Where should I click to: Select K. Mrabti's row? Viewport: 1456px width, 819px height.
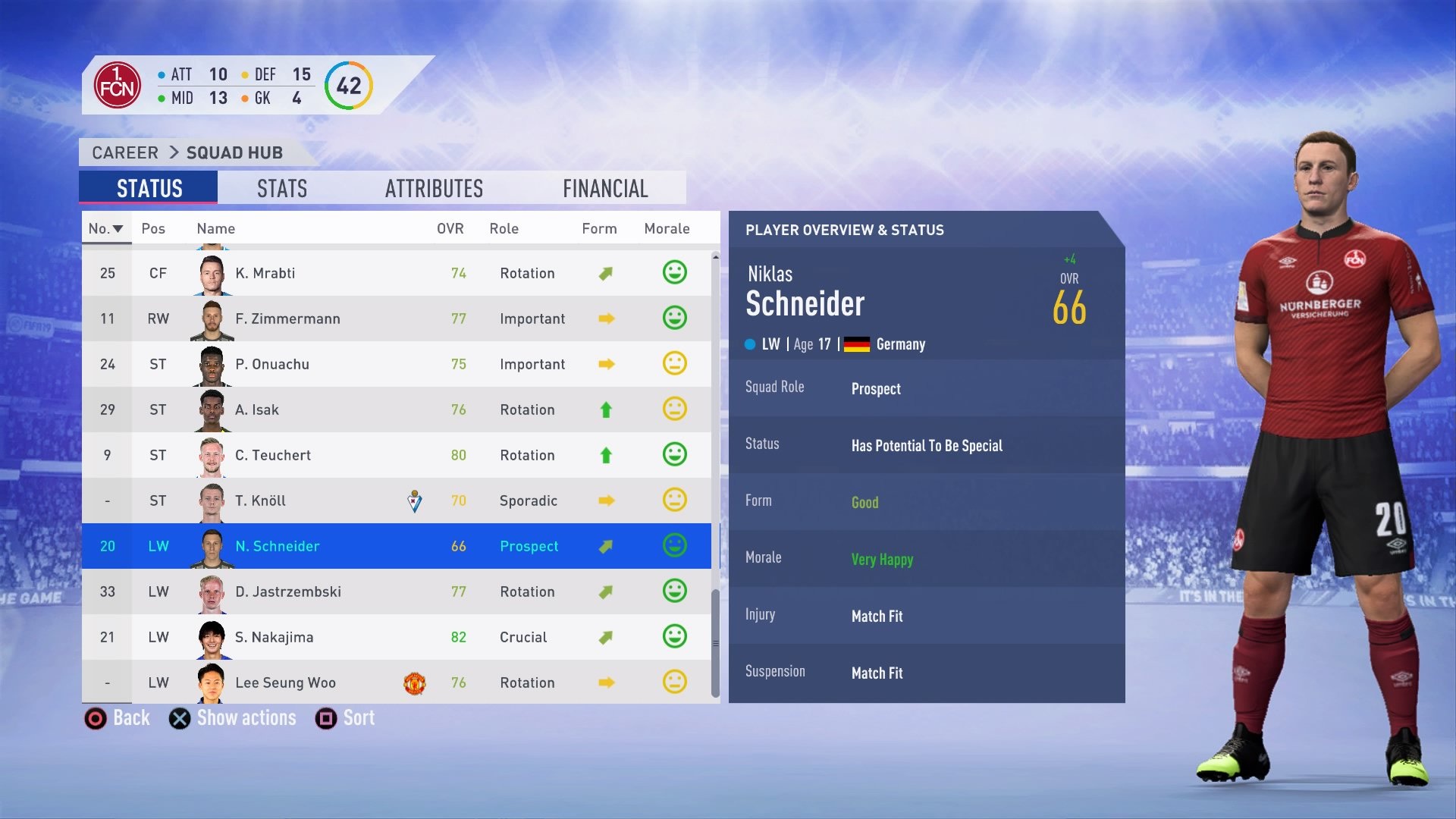(396, 273)
